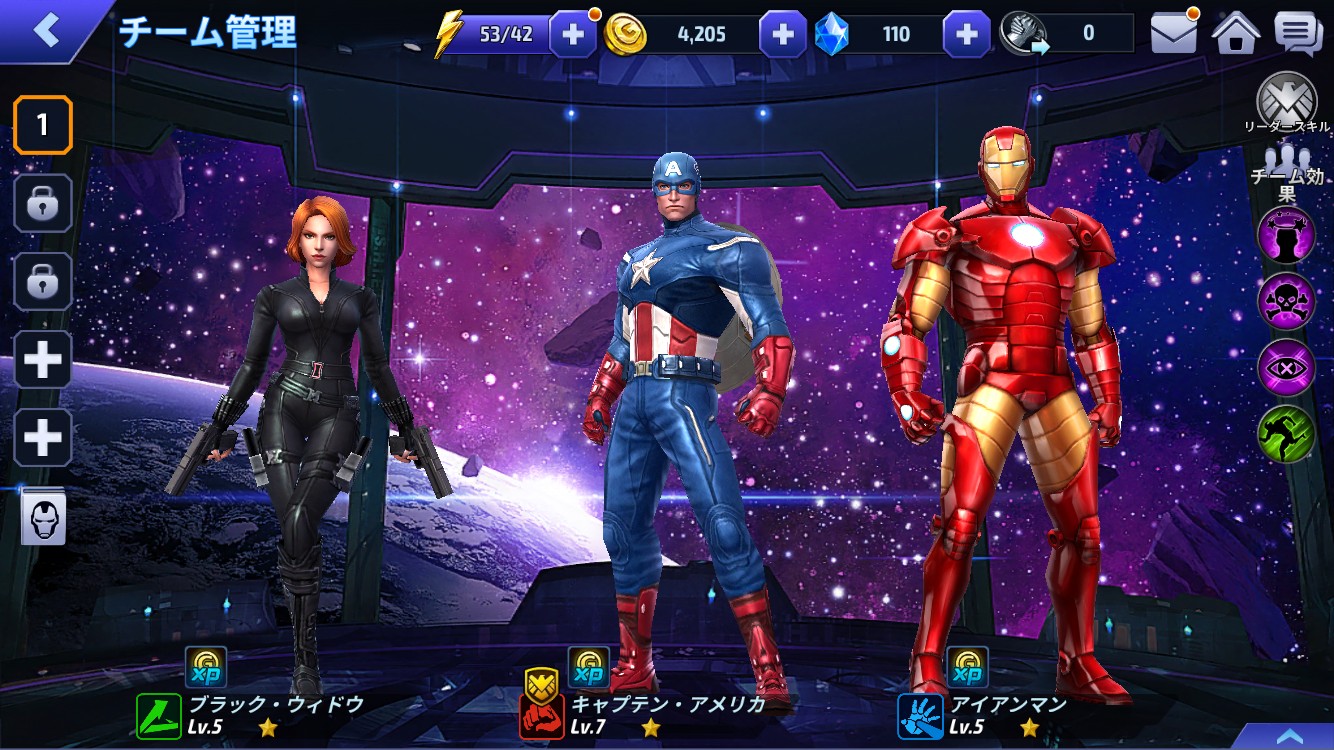Buy more gold with the plus button
Image resolution: width=1334 pixels, height=750 pixels.
click(x=782, y=35)
